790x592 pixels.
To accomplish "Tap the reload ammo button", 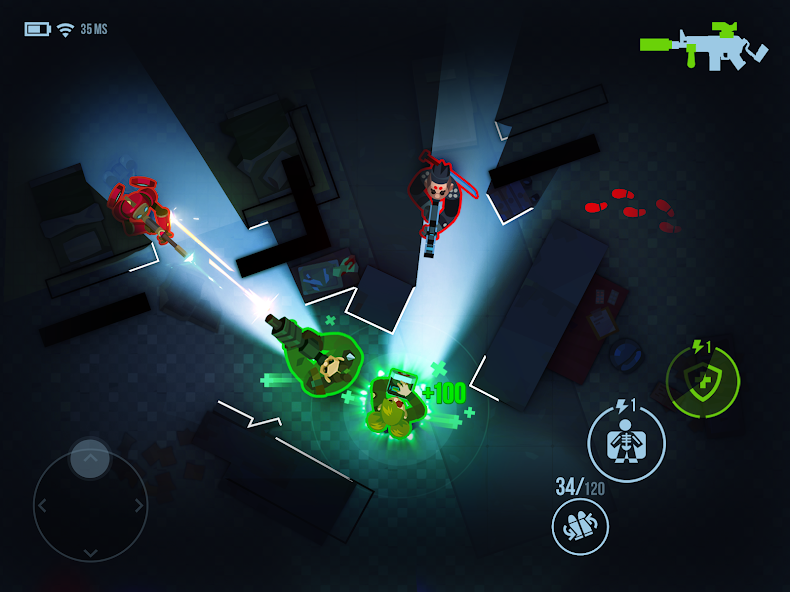I will point(580,526).
